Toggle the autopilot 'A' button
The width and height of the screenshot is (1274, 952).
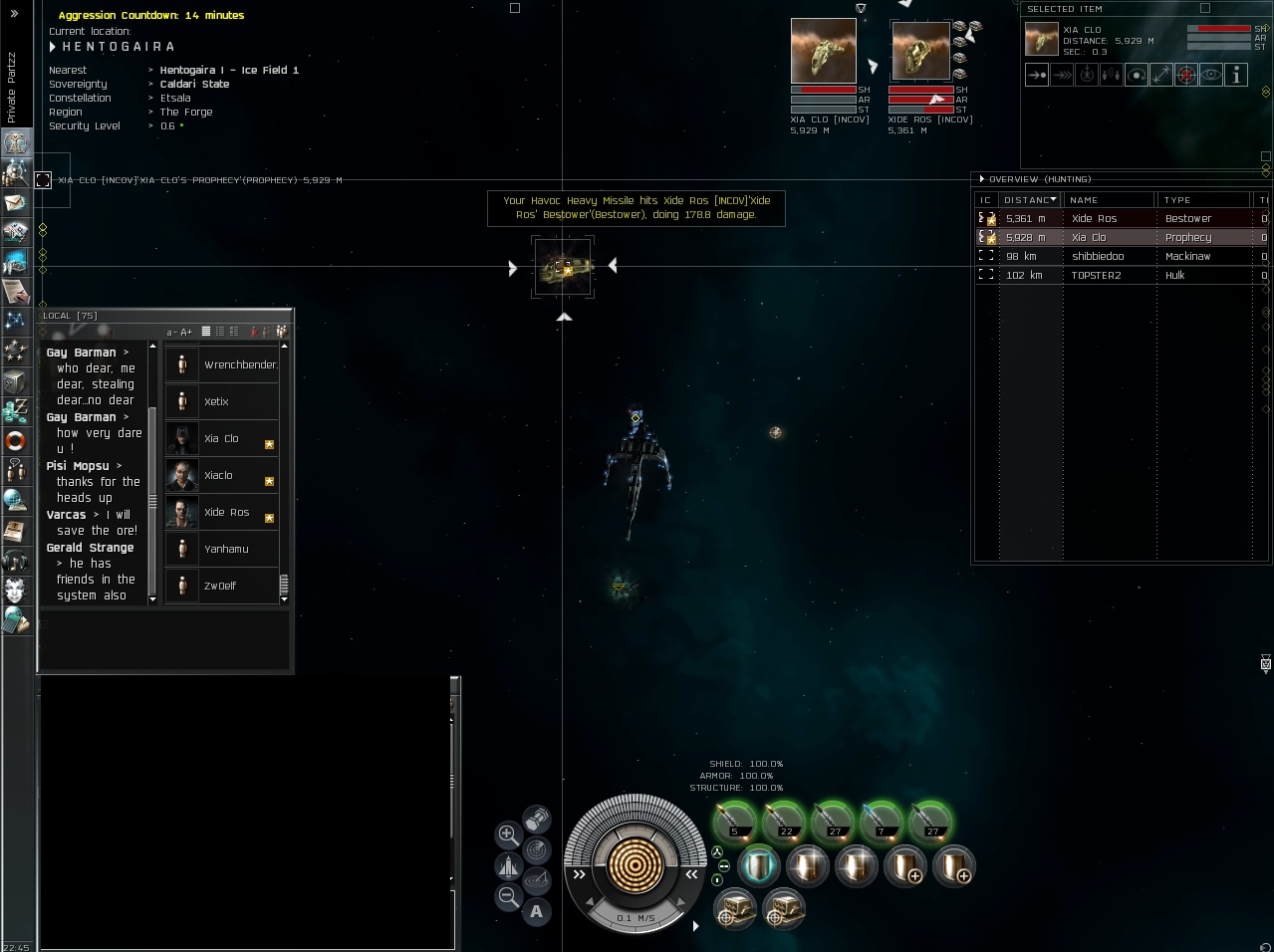click(x=536, y=910)
